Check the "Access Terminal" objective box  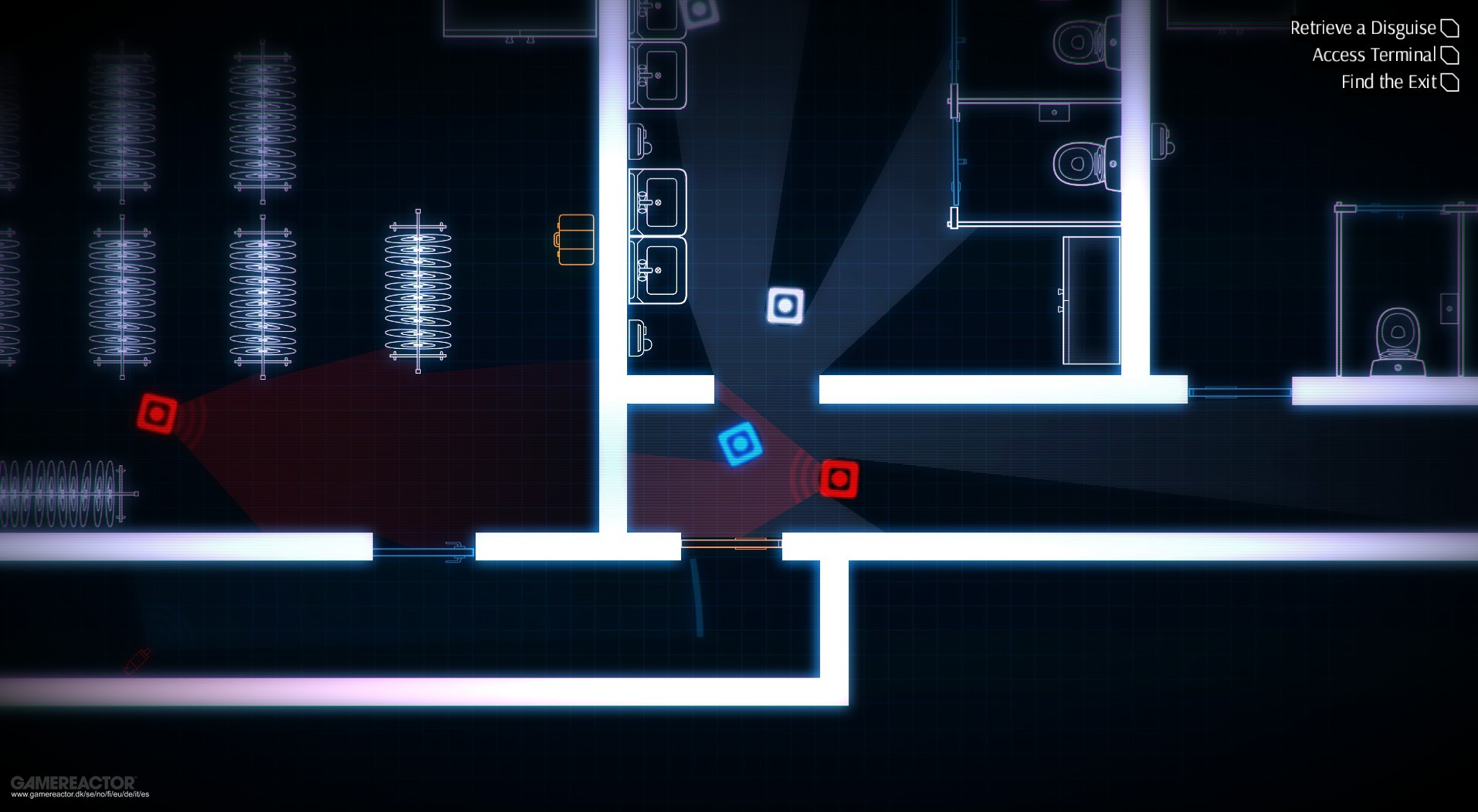(x=1449, y=54)
